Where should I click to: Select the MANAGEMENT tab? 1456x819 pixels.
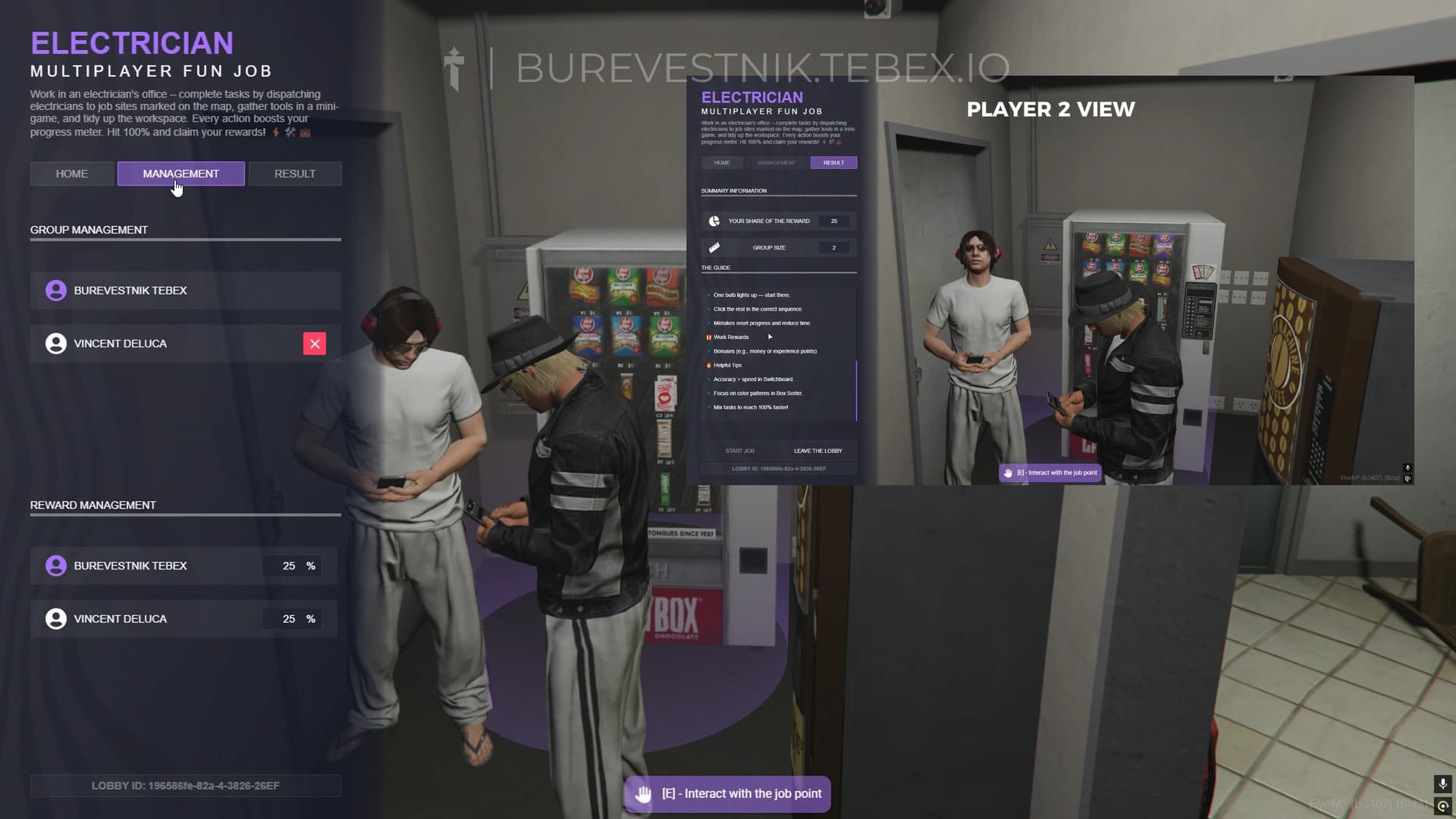pos(180,173)
